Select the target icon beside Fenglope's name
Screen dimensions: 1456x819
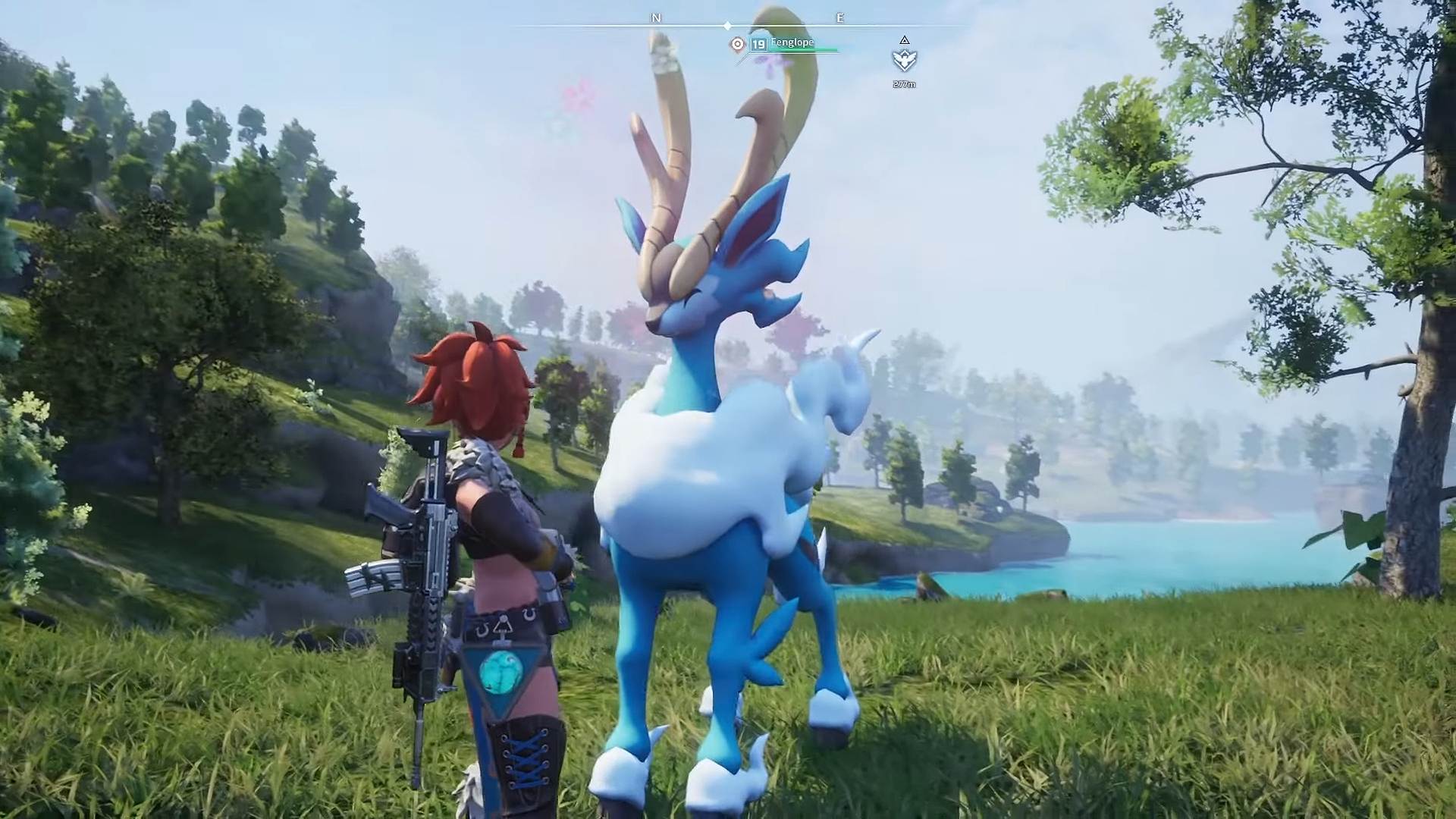tap(737, 45)
